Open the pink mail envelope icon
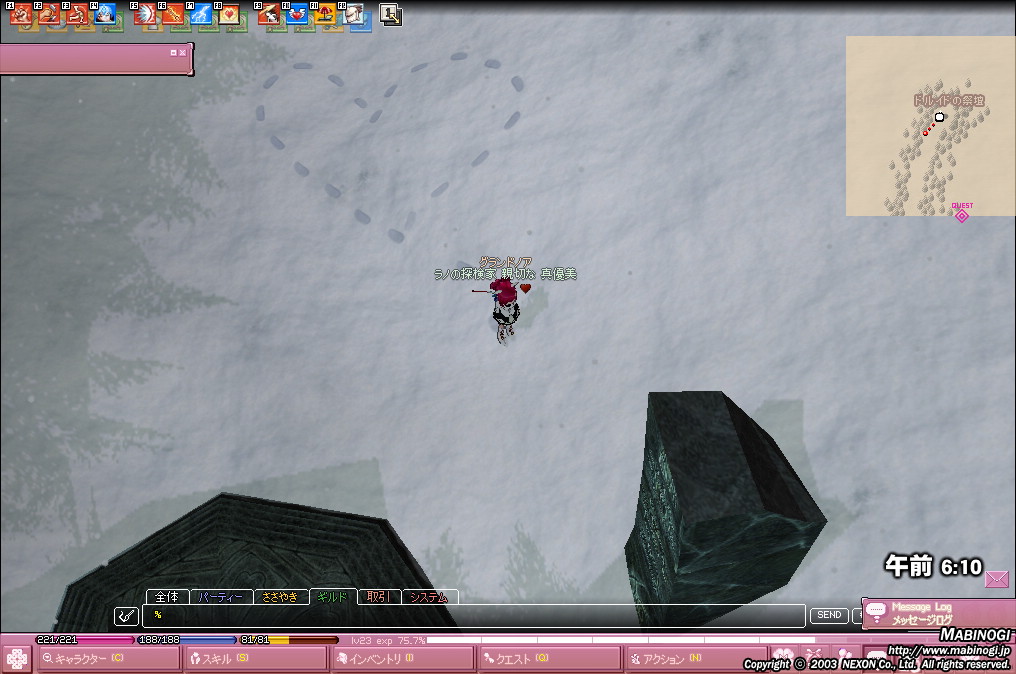The width and height of the screenshot is (1016, 674). click(x=996, y=578)
